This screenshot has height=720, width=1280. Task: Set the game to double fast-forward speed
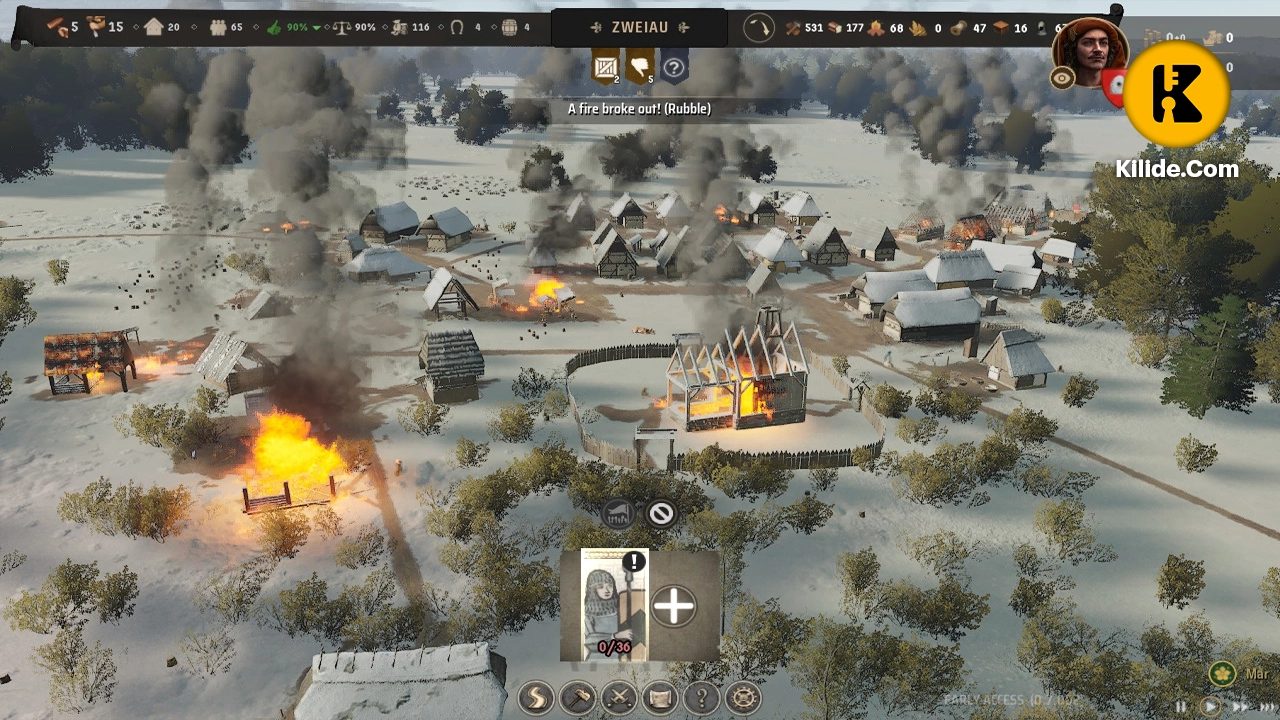coord(1241,706)
